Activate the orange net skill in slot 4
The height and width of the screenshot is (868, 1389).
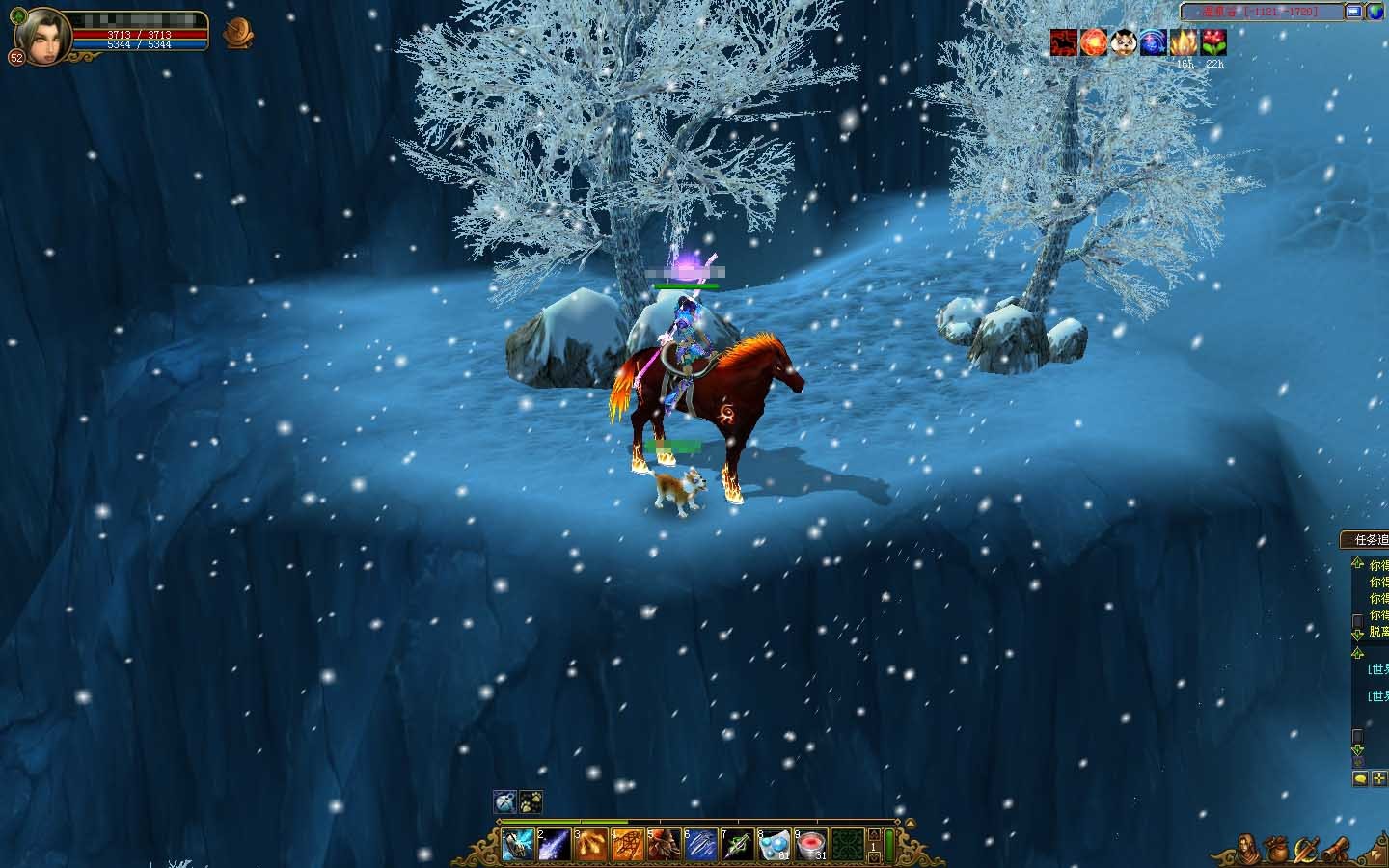pos(627,846)
